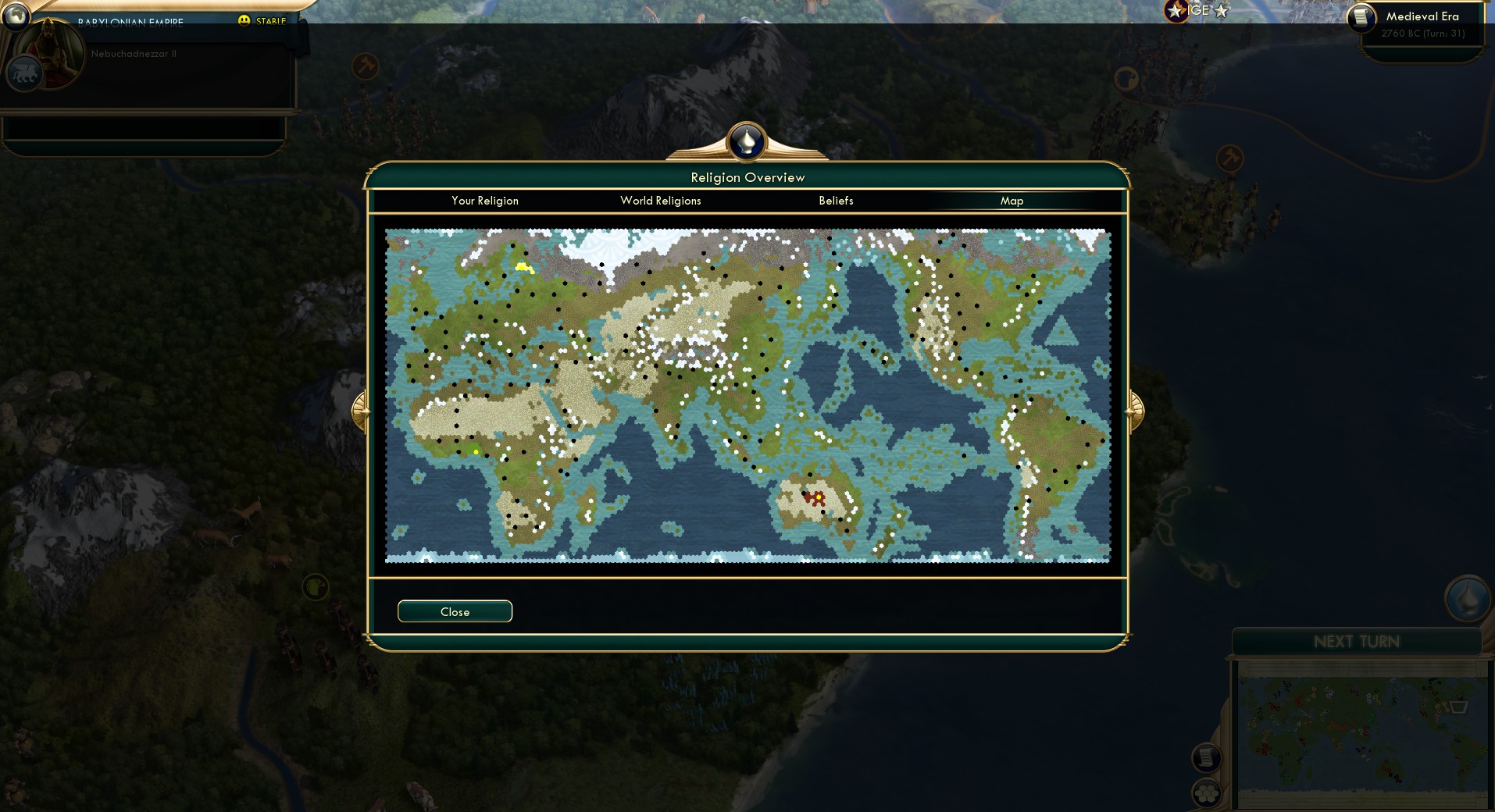1495x812 pixels.
Task: Switch to the Your Religion tab
Action: click(484, 201)
